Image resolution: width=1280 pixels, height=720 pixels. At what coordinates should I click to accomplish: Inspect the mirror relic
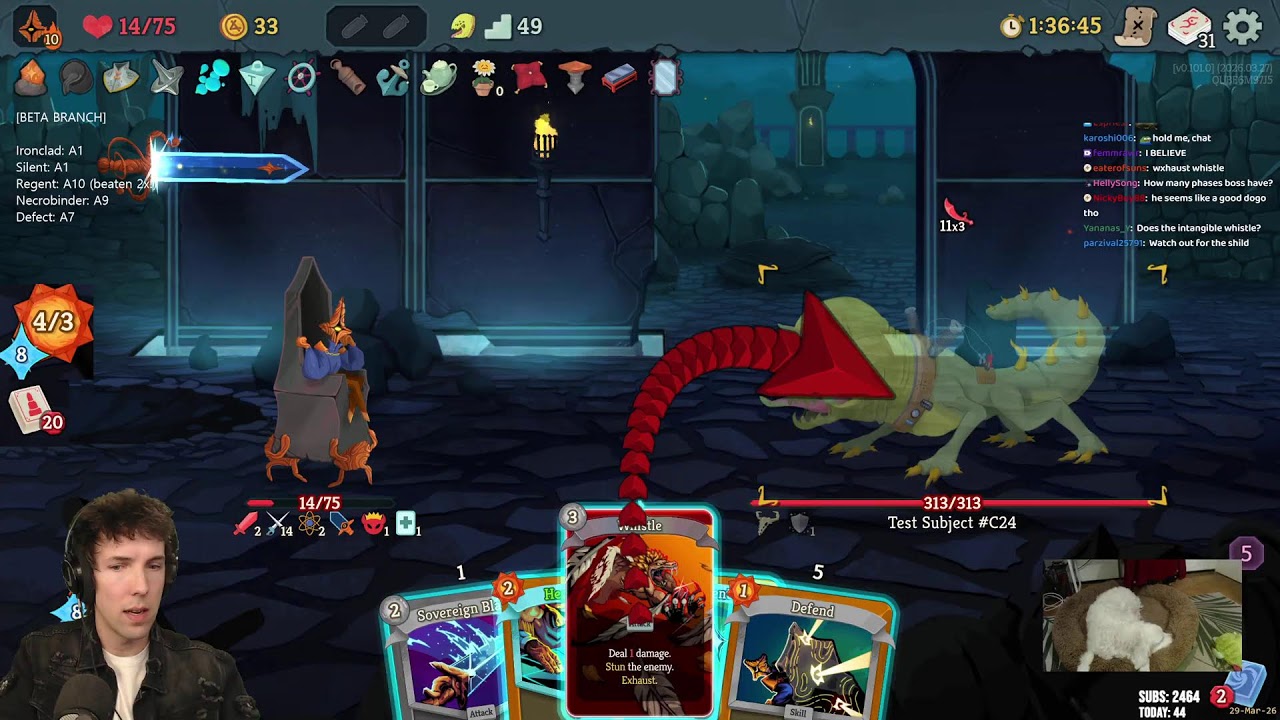coord(665,78)
